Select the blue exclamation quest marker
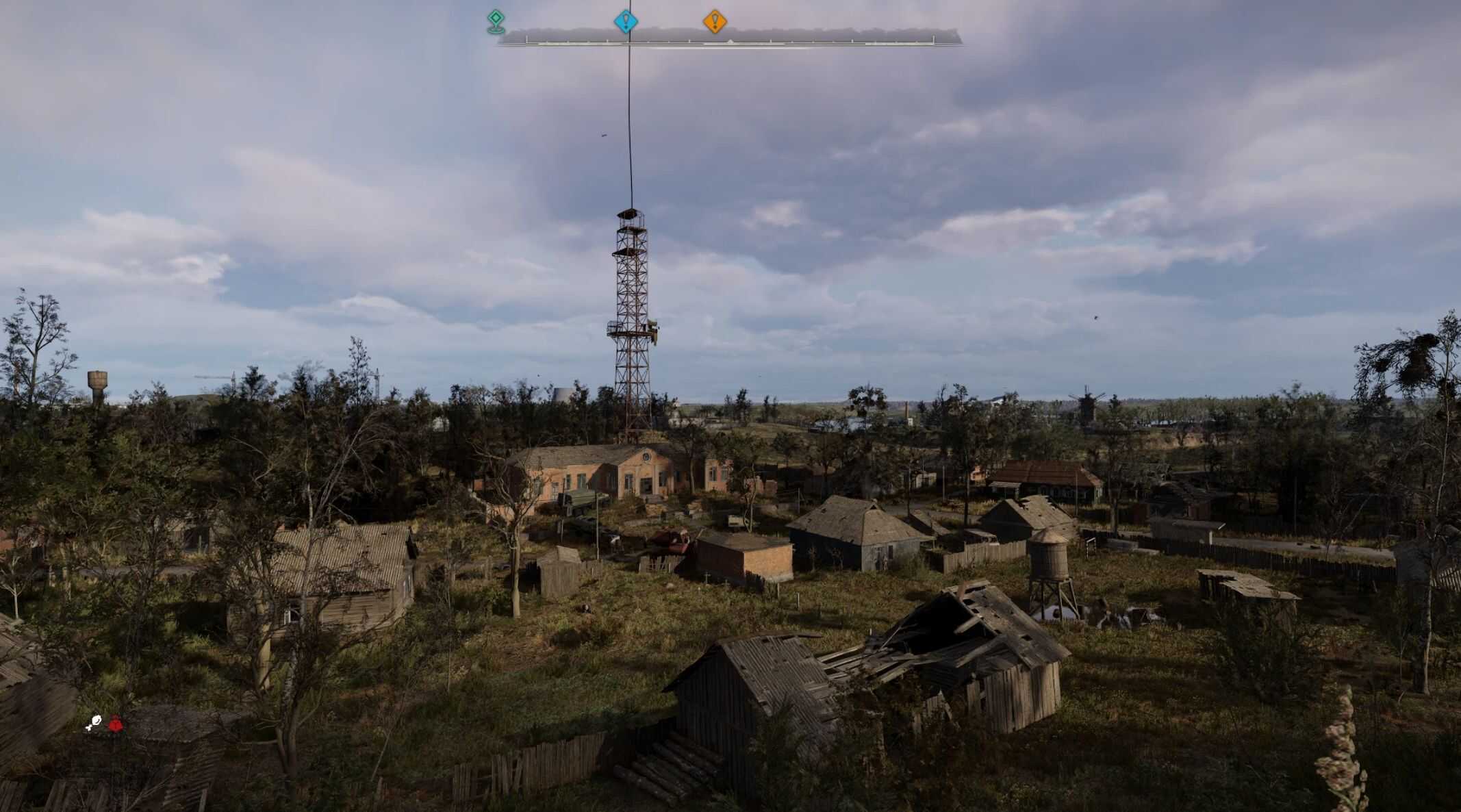This screenshot has height=812, width=1461. [x=626, y=21]
